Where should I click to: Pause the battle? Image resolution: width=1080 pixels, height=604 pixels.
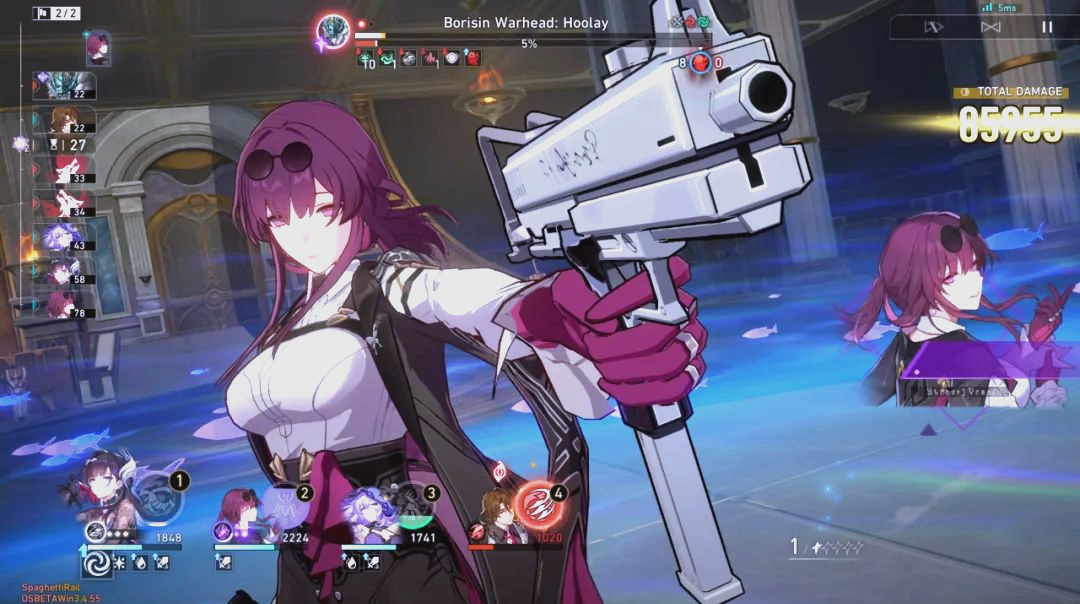pyautogui.click(x=1047, y=27)
